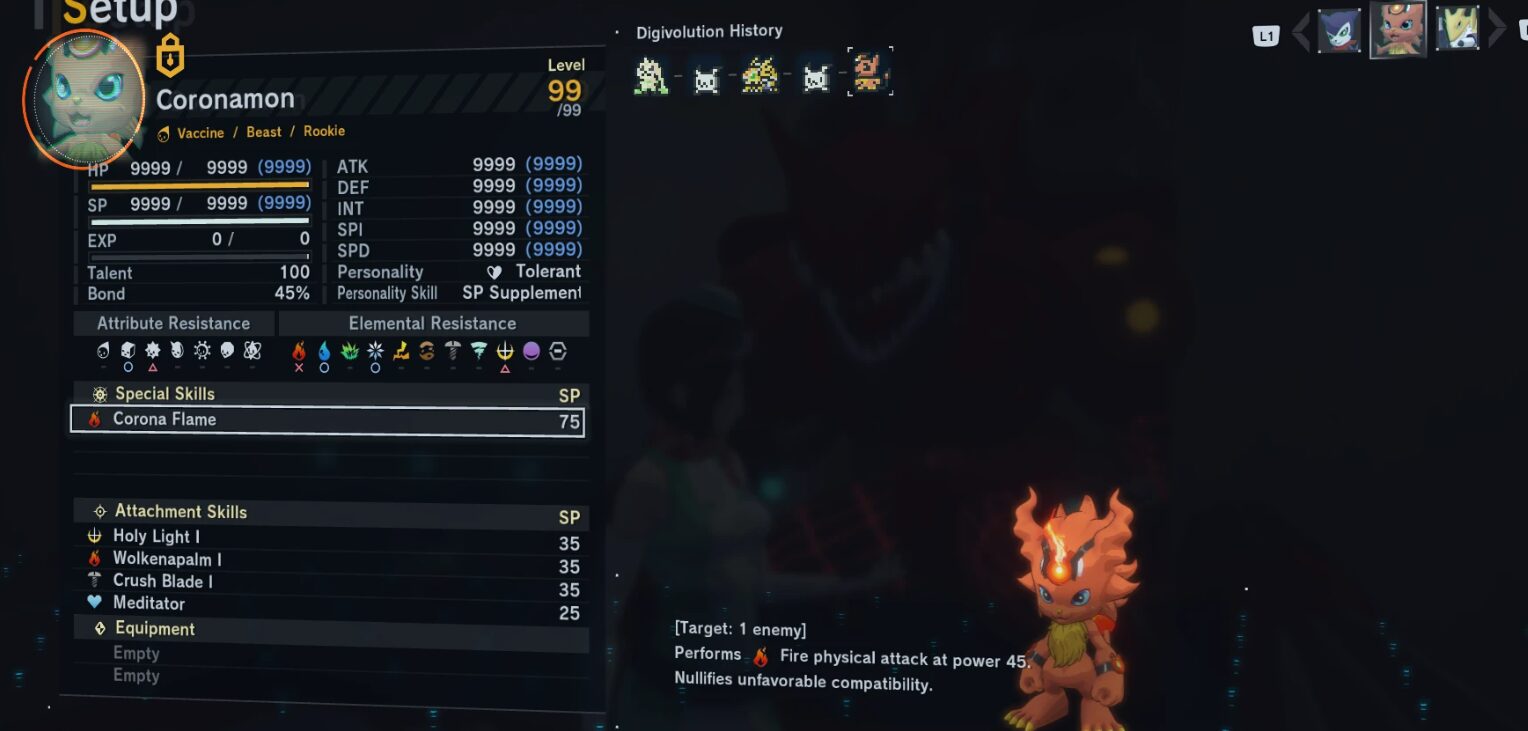Choose the Holy Light I attachment skill
This screenshot has width=1528, height=731.
156,537
